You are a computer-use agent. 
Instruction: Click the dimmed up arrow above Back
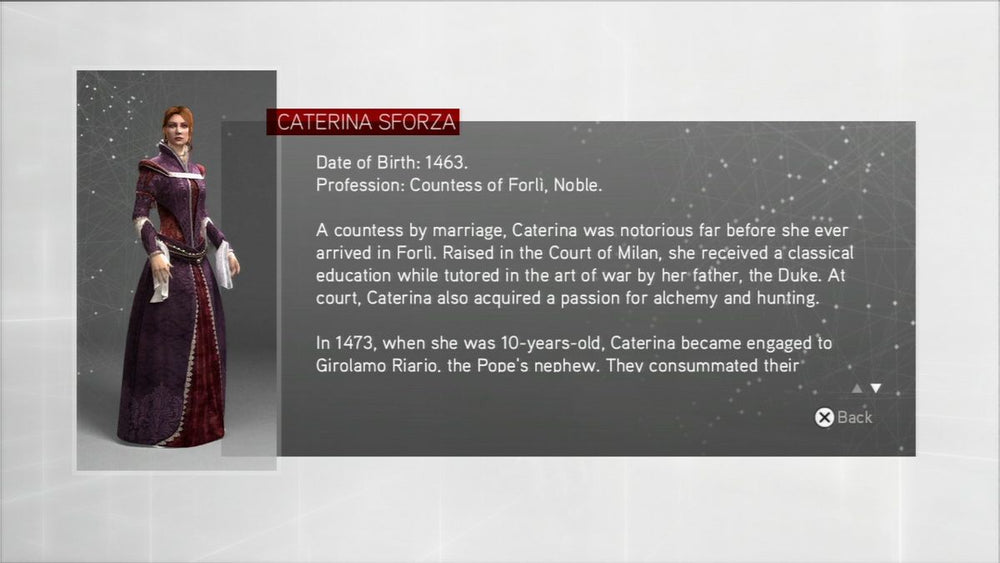[x=857, y=389]
